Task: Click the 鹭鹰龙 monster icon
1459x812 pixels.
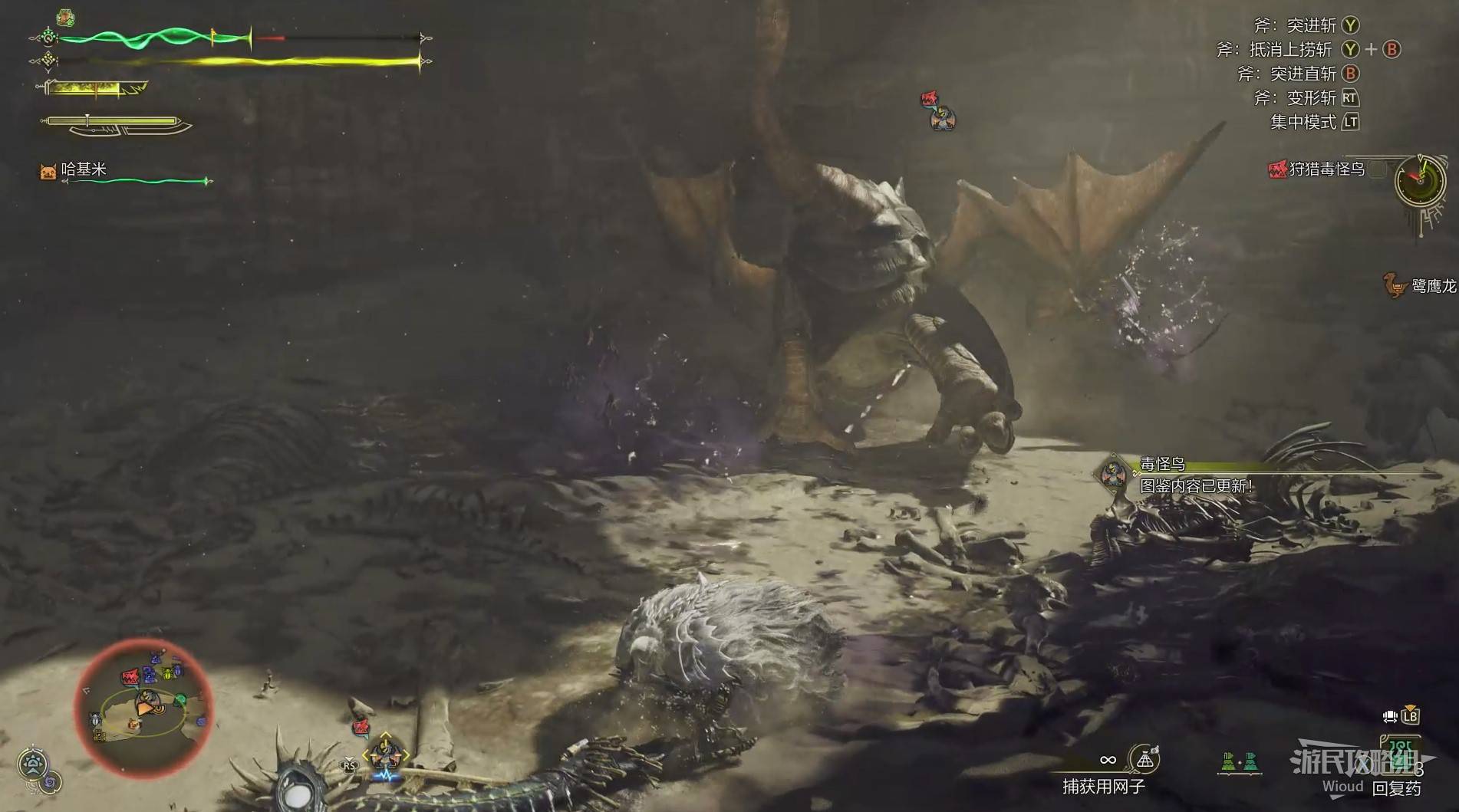Action: pyautogui.click(x=1394, y=285)
